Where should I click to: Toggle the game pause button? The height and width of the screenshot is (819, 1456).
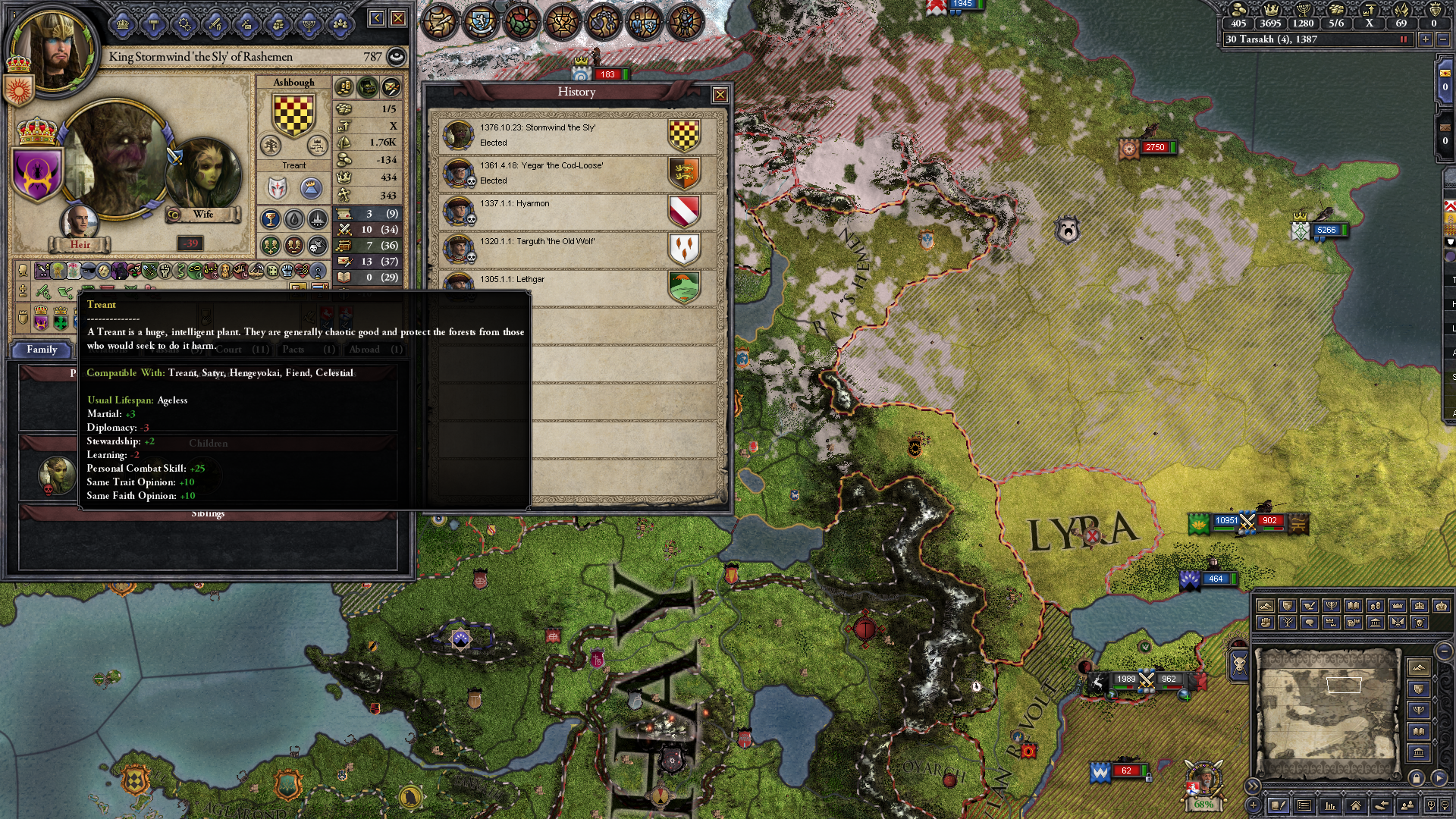[x=1403, y=39]
